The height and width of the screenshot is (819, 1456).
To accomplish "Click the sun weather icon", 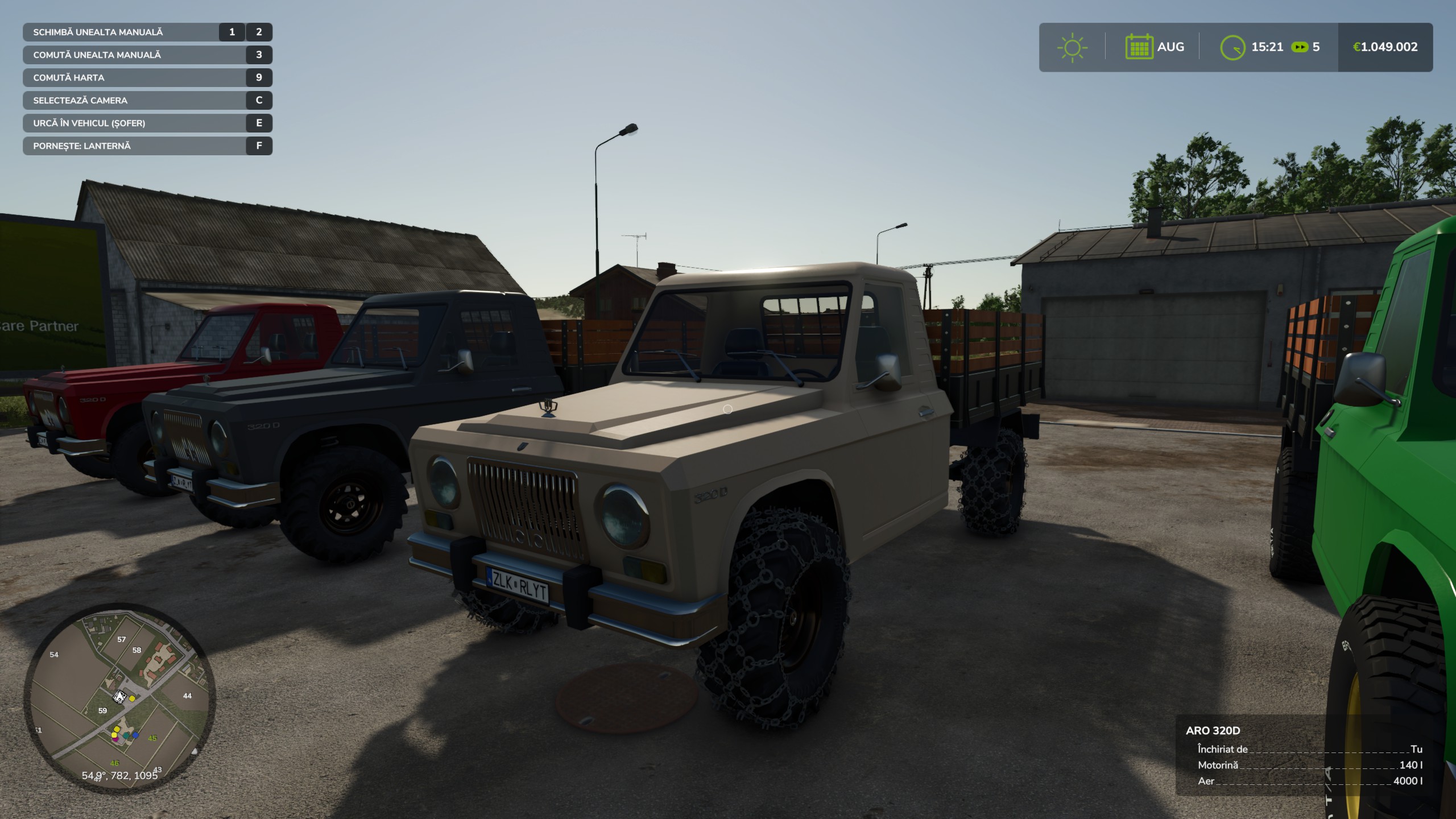I will click(1072, 47).
